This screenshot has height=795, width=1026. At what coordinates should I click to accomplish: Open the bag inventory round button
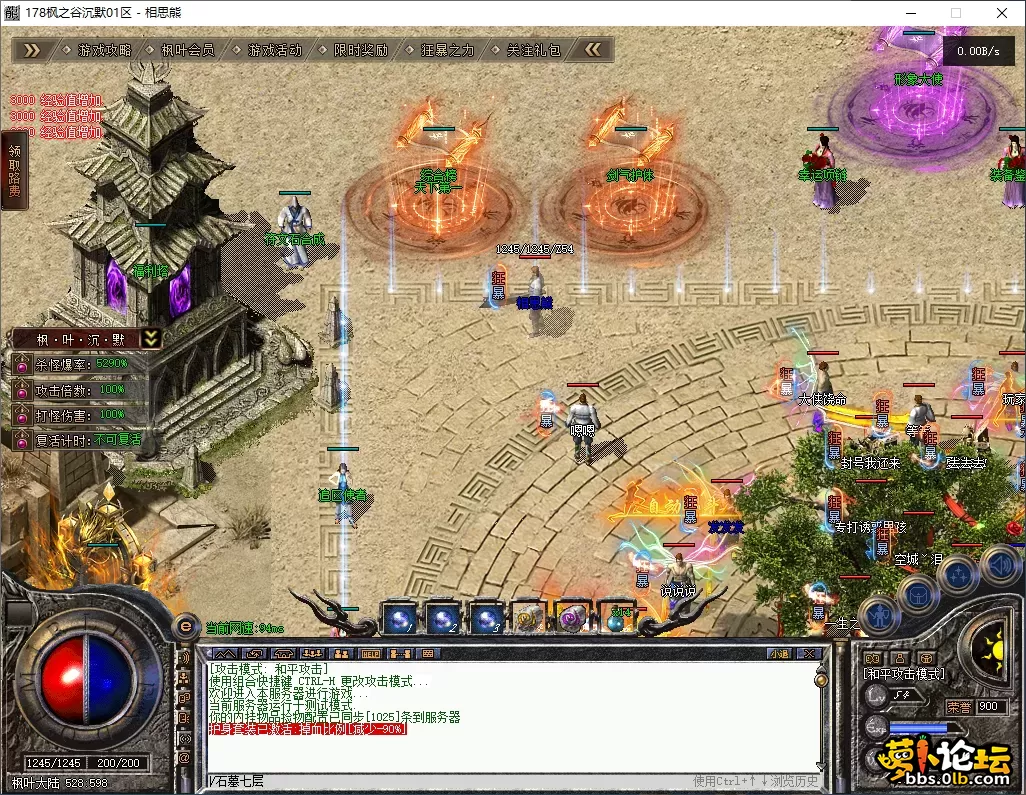pyautogui.click(x=918, y=593)
